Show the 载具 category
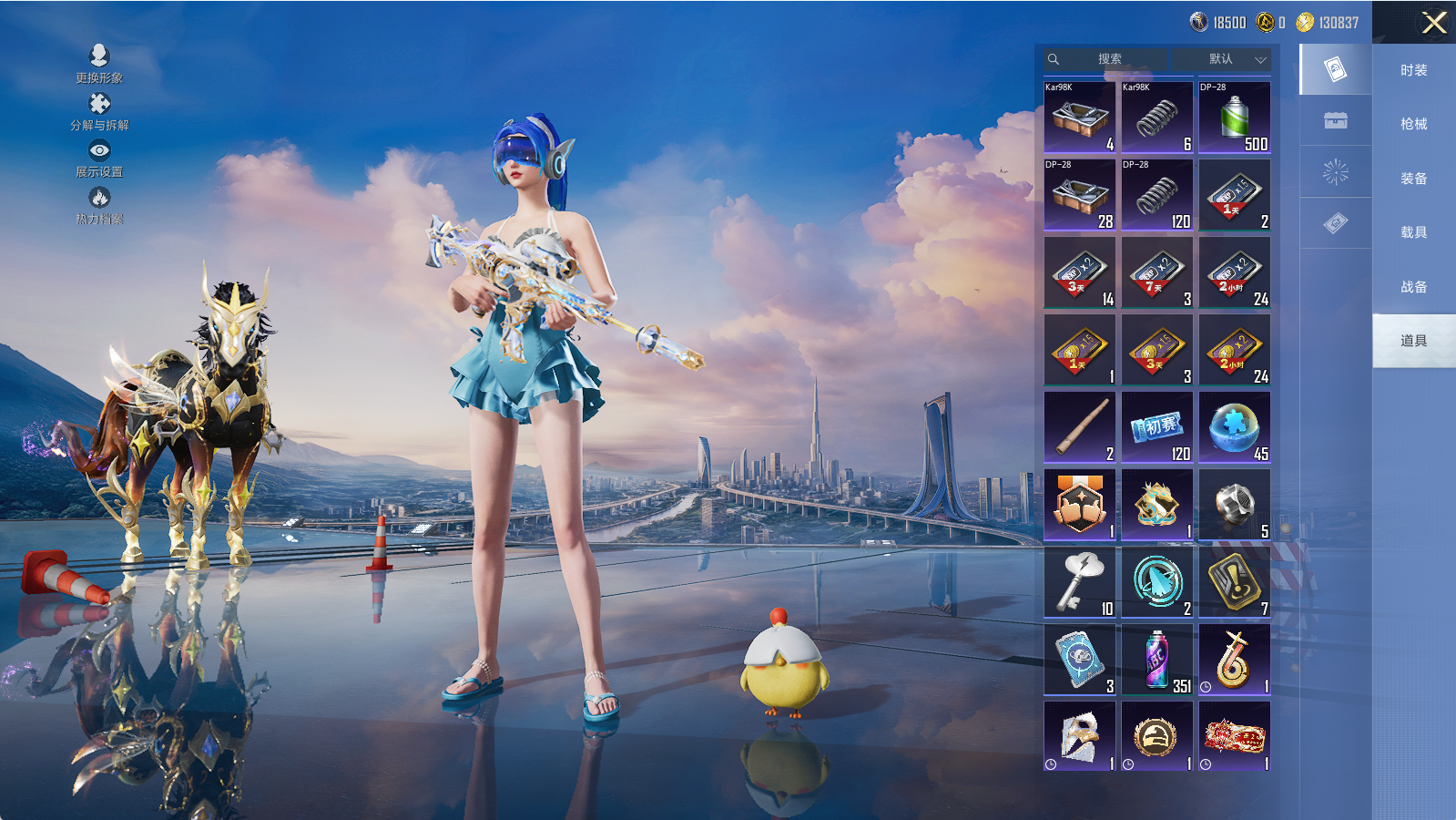This screenshot has height=820, width=1456. [1413, 232]
